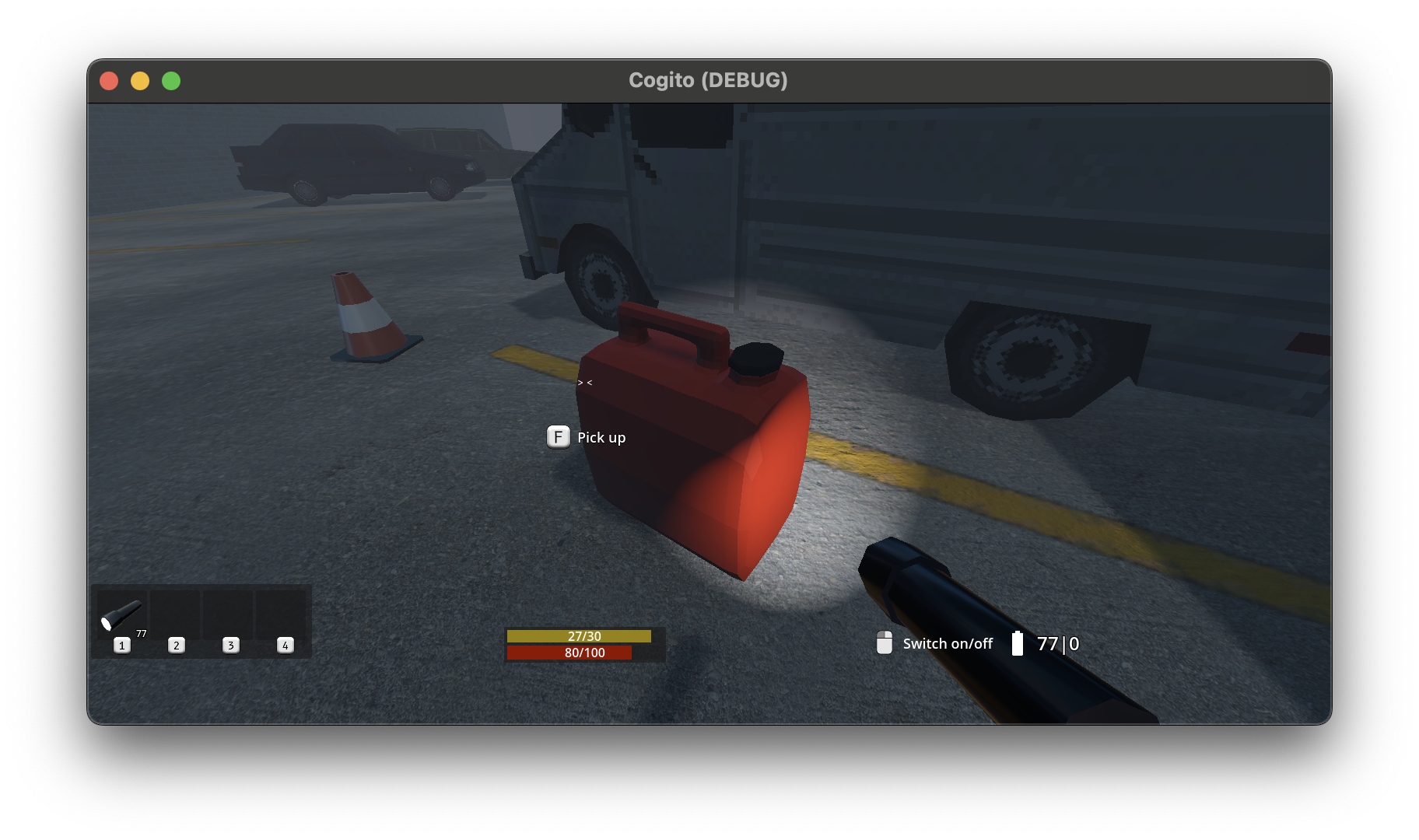The width and height of the screenshot is (1419, 840).
Task: Toggle the flashlight using Switch on/off
Action: point(947,643)
